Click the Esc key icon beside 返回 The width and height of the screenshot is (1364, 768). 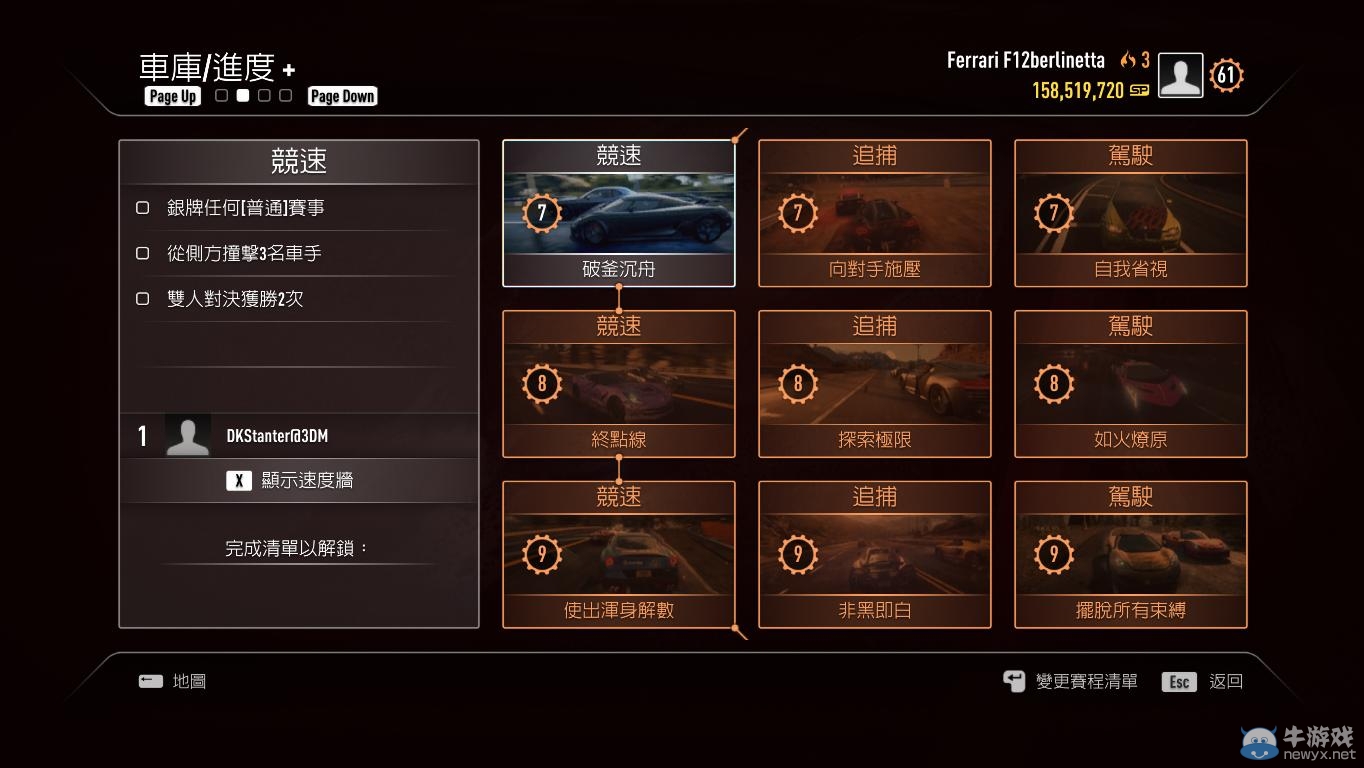pos(1179,681)
